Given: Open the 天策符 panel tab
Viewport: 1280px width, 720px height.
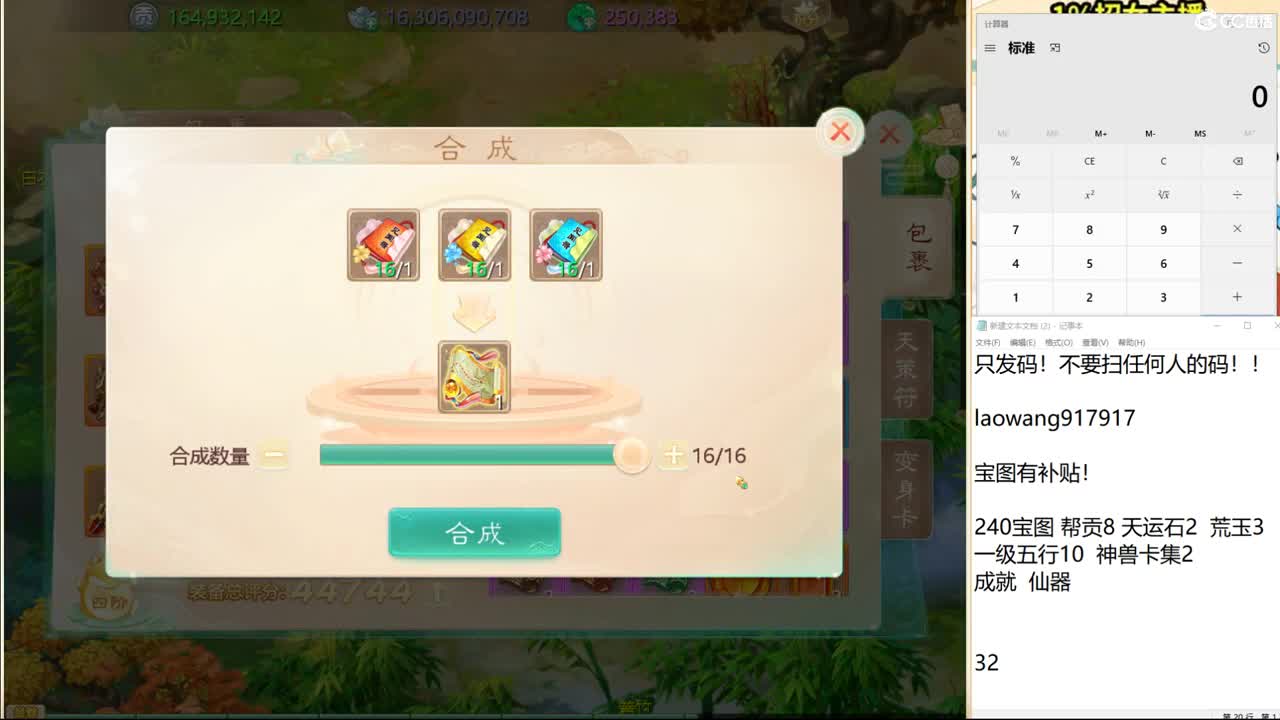Looking at the screenshot, I should [x=905, y=370].
